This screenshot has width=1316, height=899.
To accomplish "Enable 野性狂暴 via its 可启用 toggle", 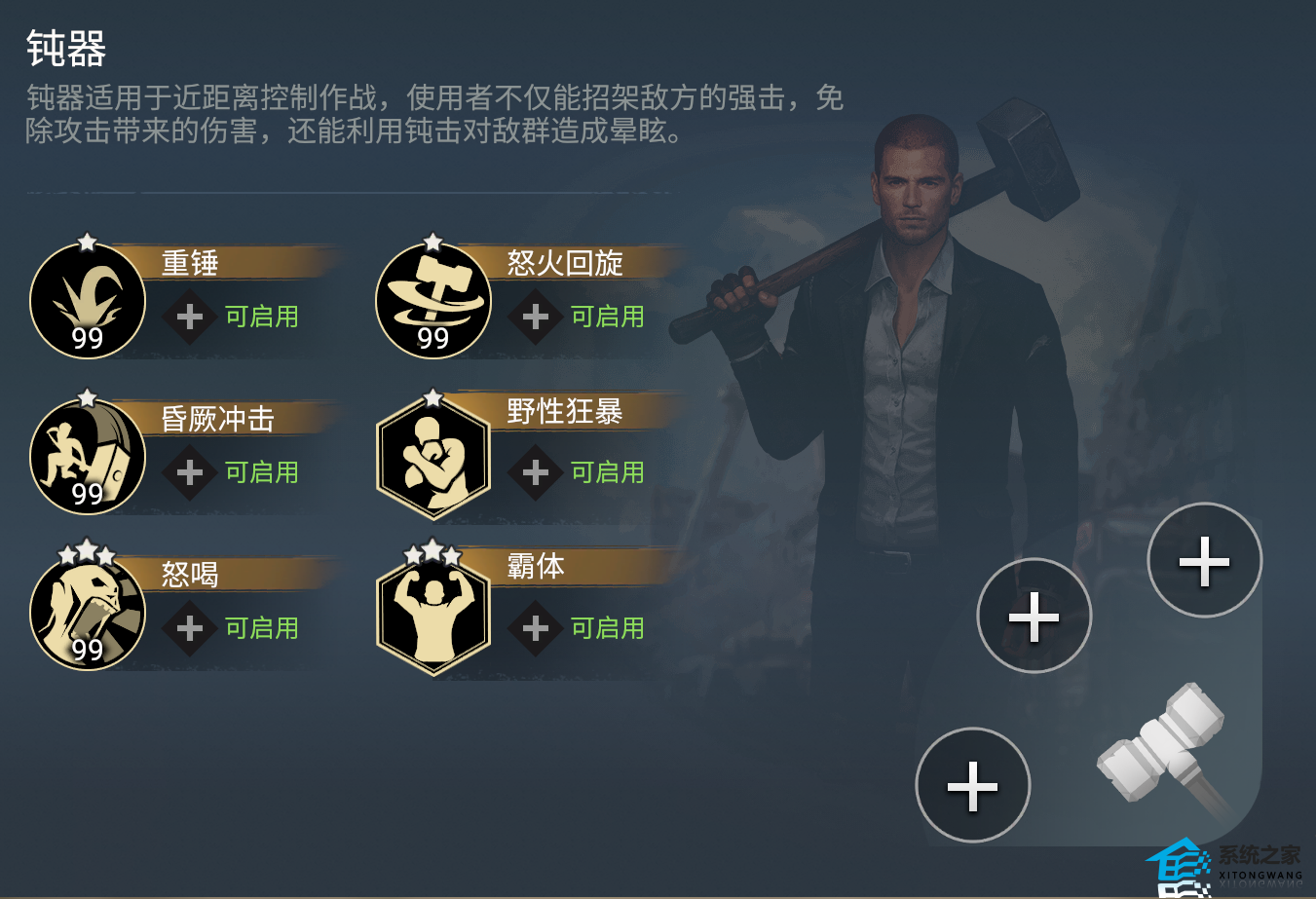I will pyautogui.click(x=606, y=472).
